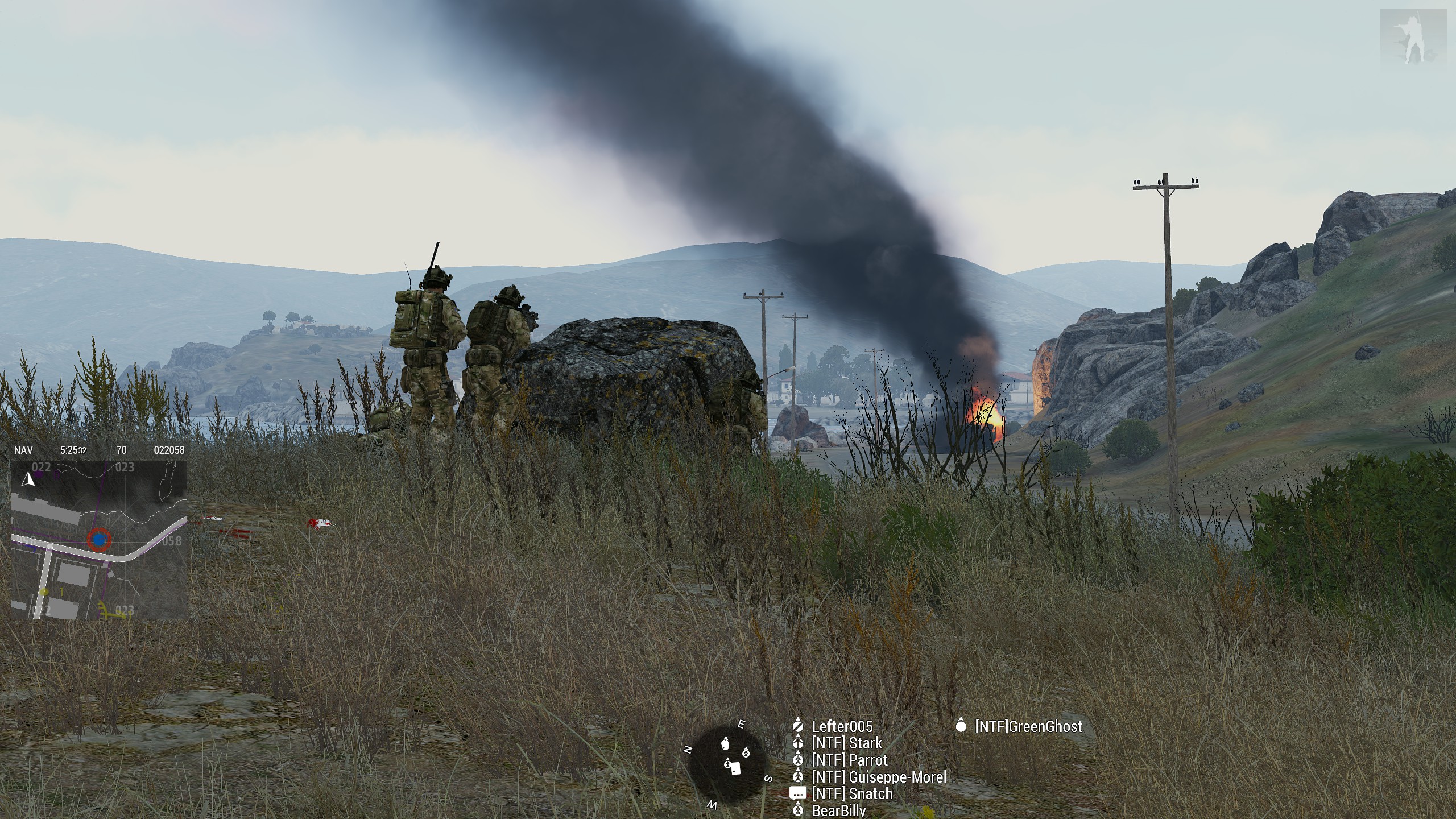Choose BearBilly in the squad list
This screenshot has width=1456, height=819.
(838, 810)
